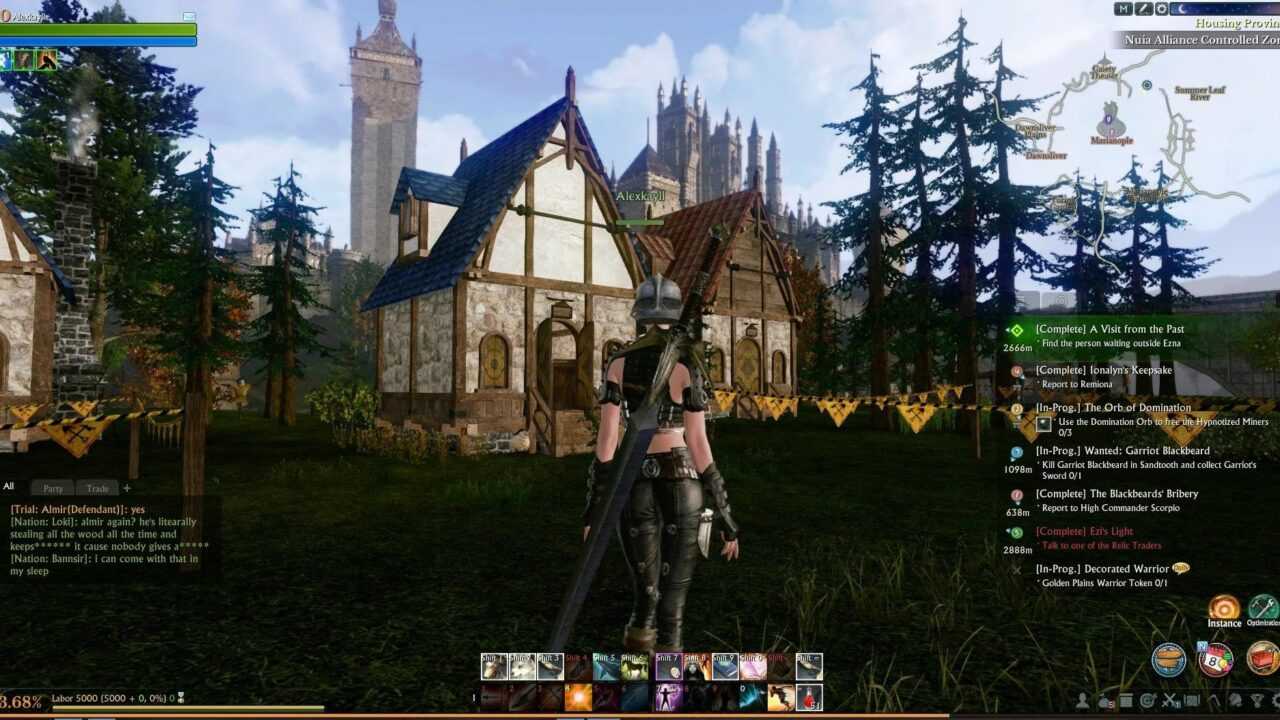Viewport: 1280px width, 720px height.
Task: Click the M map button above minimap
Action: (x=1123, y=9)
